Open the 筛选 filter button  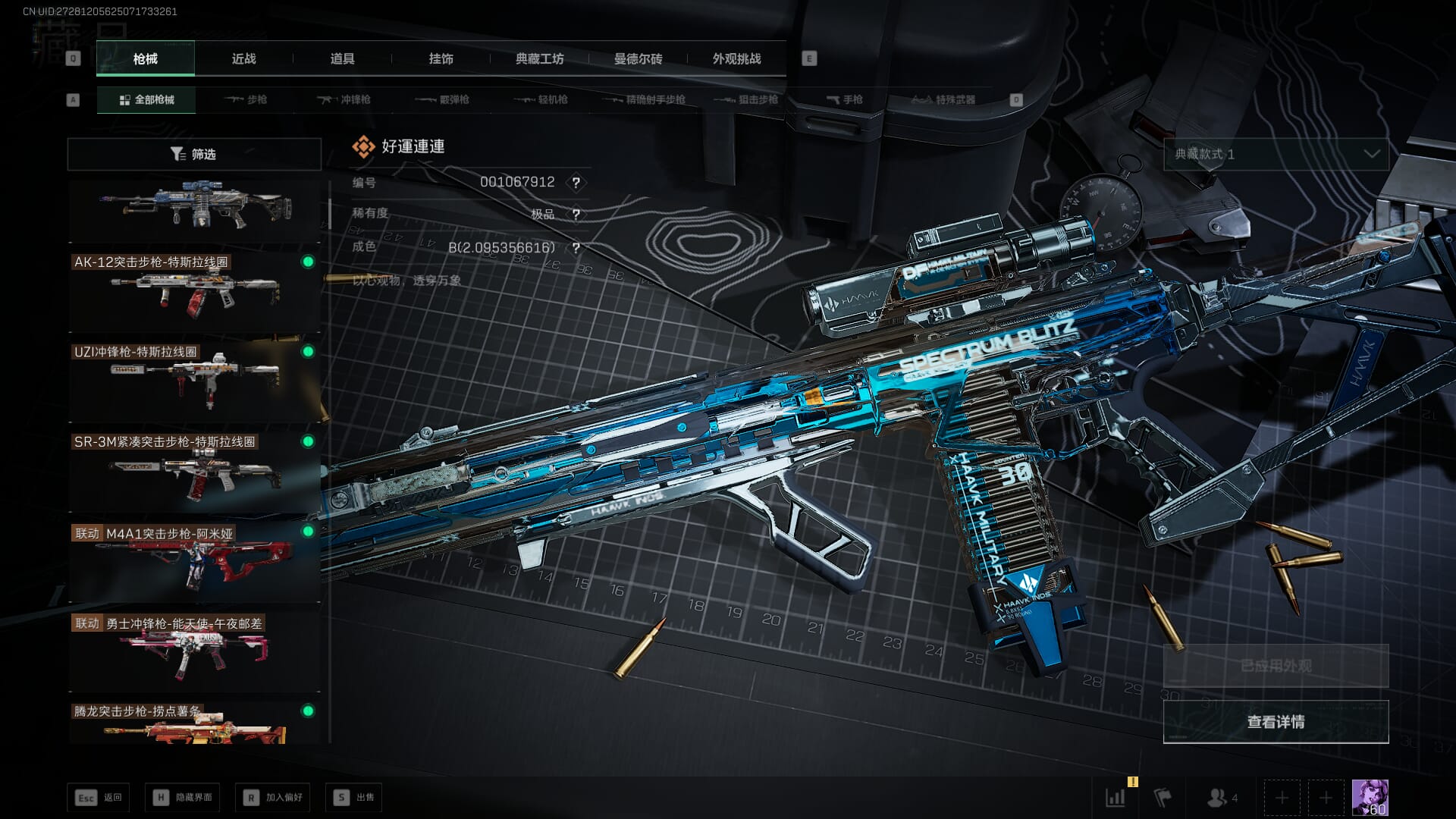(194, 154)
